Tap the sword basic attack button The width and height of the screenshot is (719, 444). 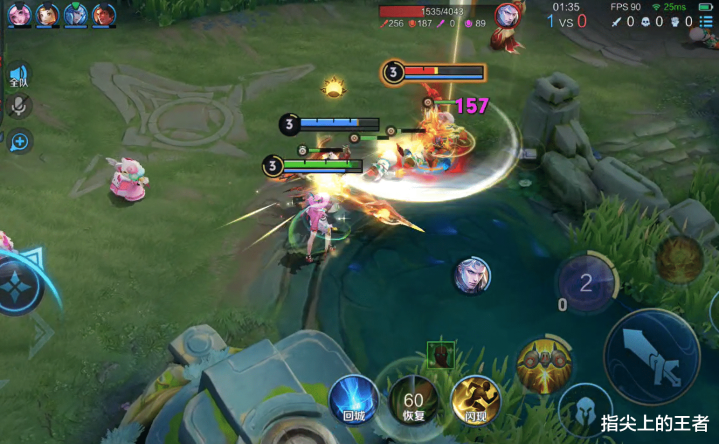652,353
